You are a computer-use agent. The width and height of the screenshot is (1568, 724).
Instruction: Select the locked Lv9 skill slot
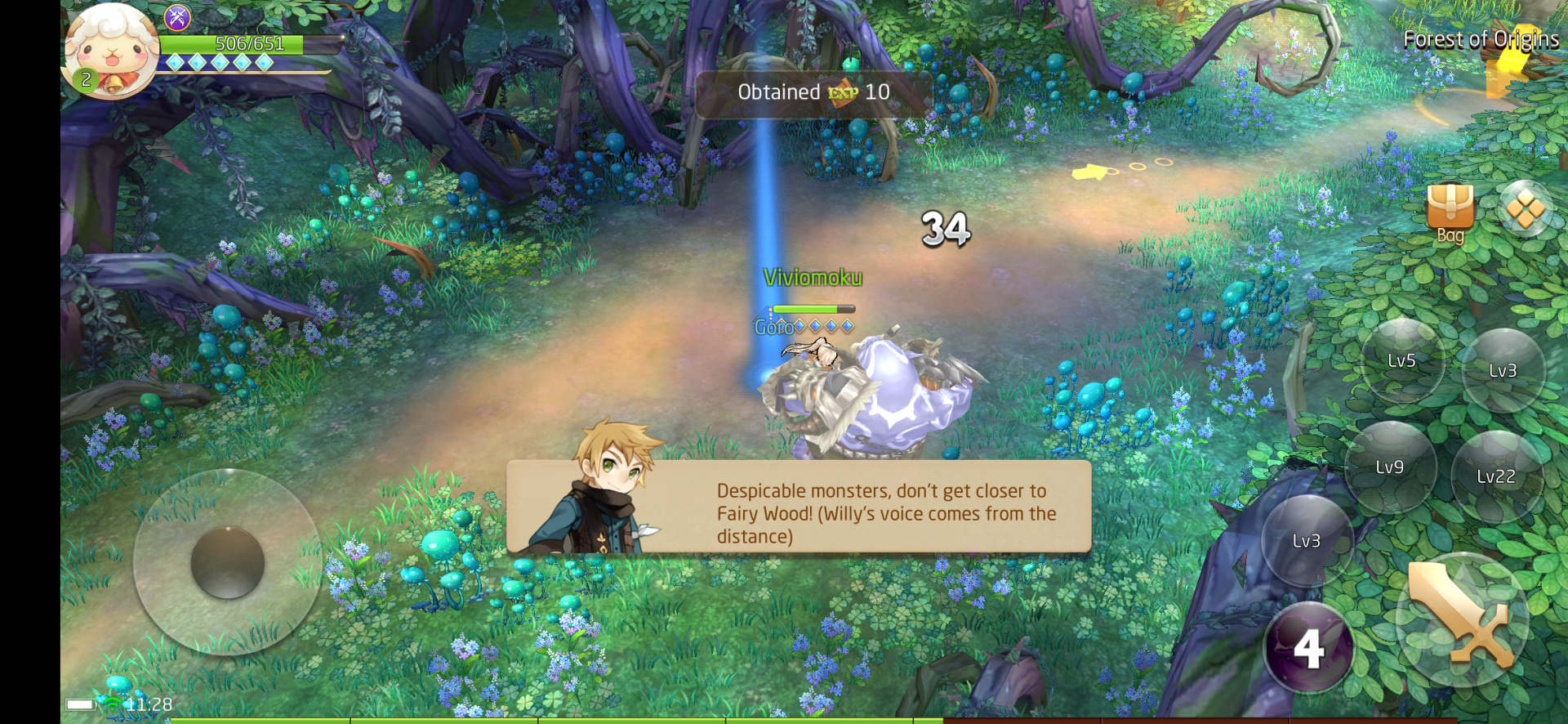(x=1389, y=467)
